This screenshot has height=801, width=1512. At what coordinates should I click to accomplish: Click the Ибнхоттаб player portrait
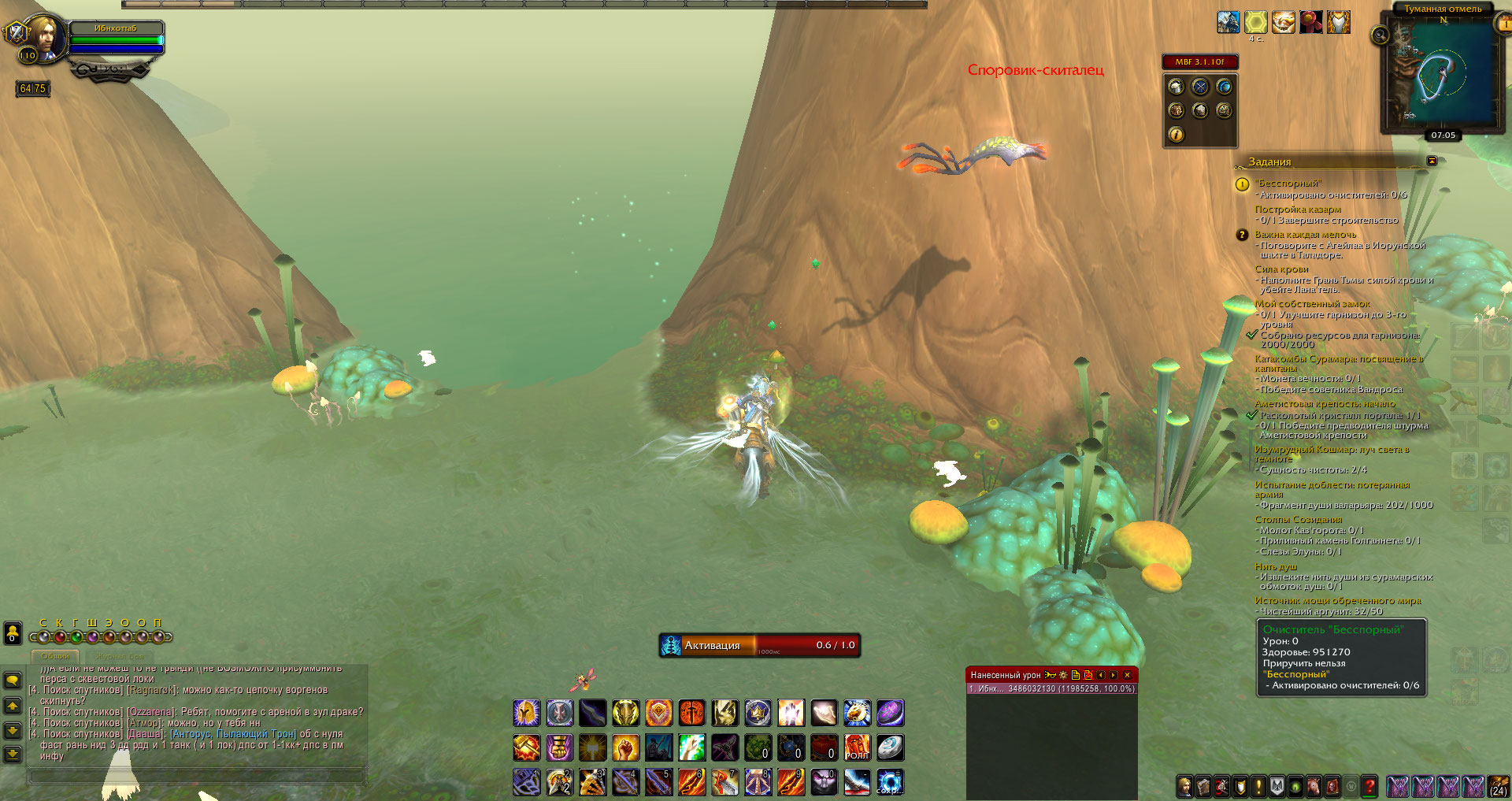(x=49, y=35)
